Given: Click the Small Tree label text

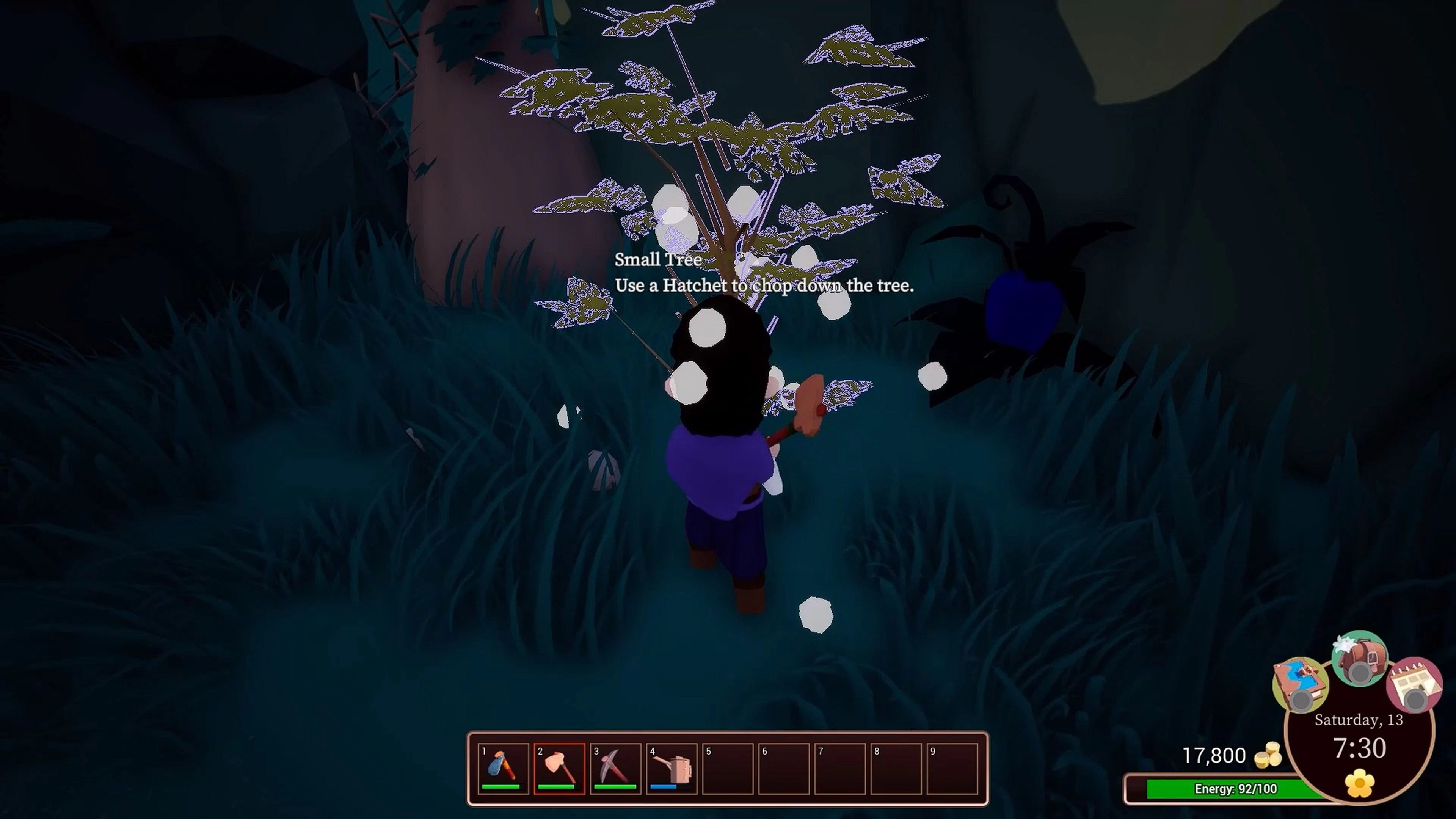Looking at the screenshot, I should (x=657, y=259).
